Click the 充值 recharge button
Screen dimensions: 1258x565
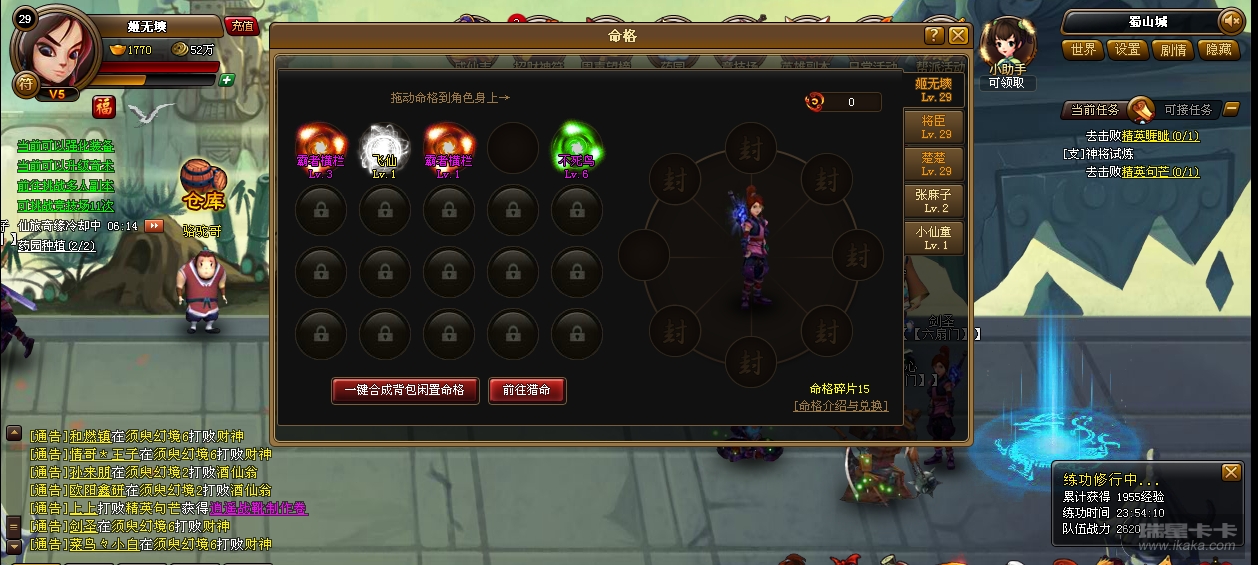[x=241, y=26]
